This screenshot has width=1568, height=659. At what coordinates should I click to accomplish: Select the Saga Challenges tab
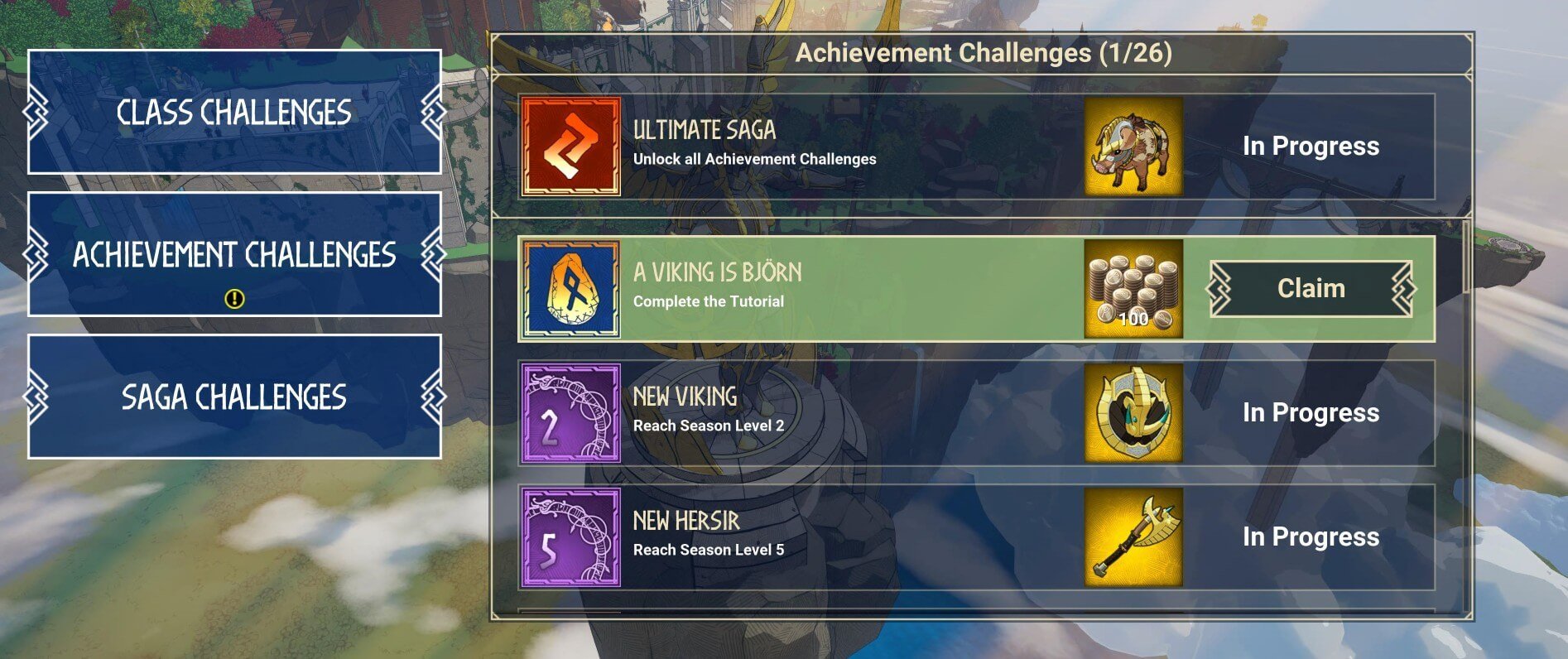[x=234, y=397]
